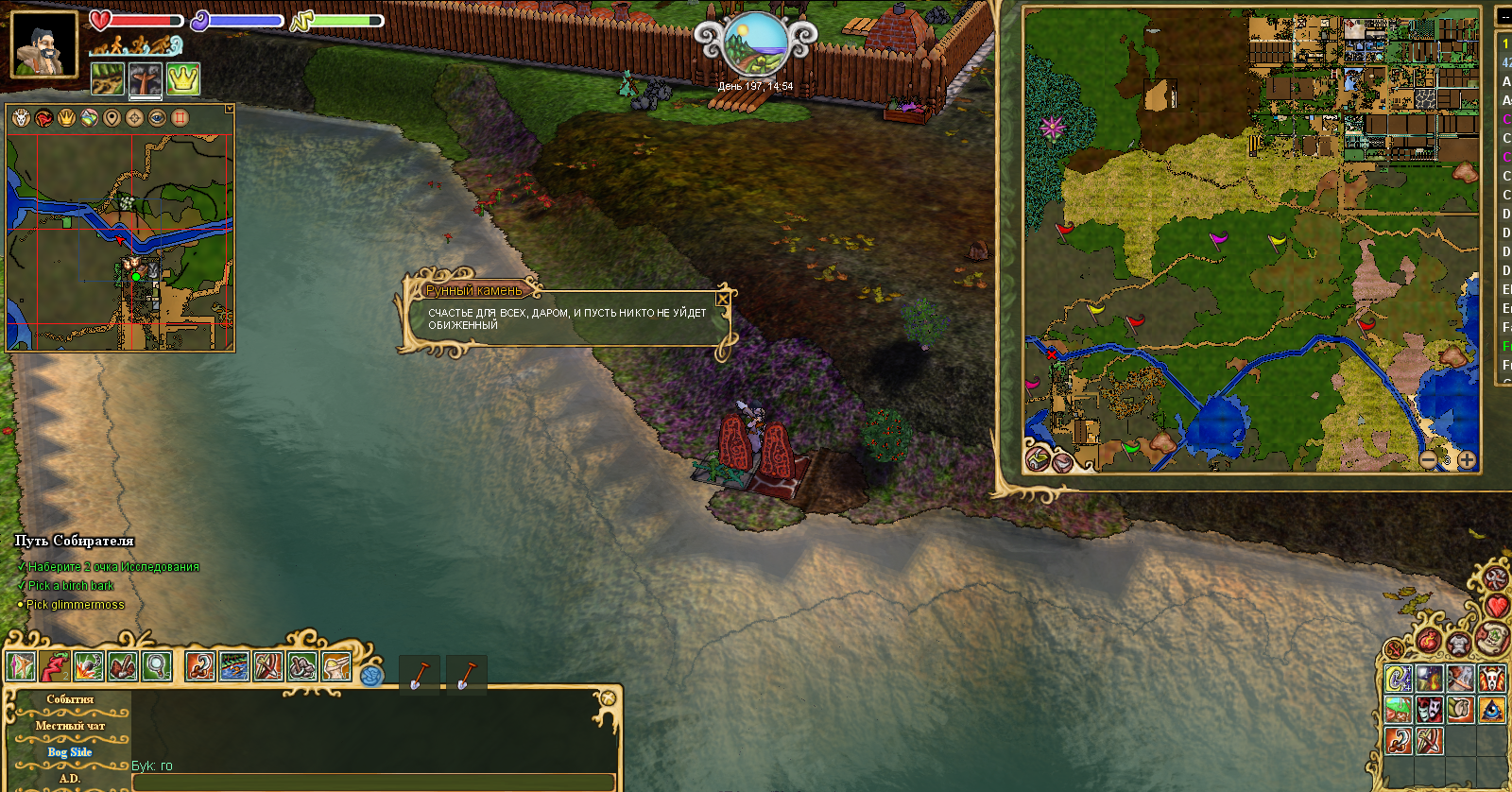Open the armor equipment button

(x=1458, y=645)
